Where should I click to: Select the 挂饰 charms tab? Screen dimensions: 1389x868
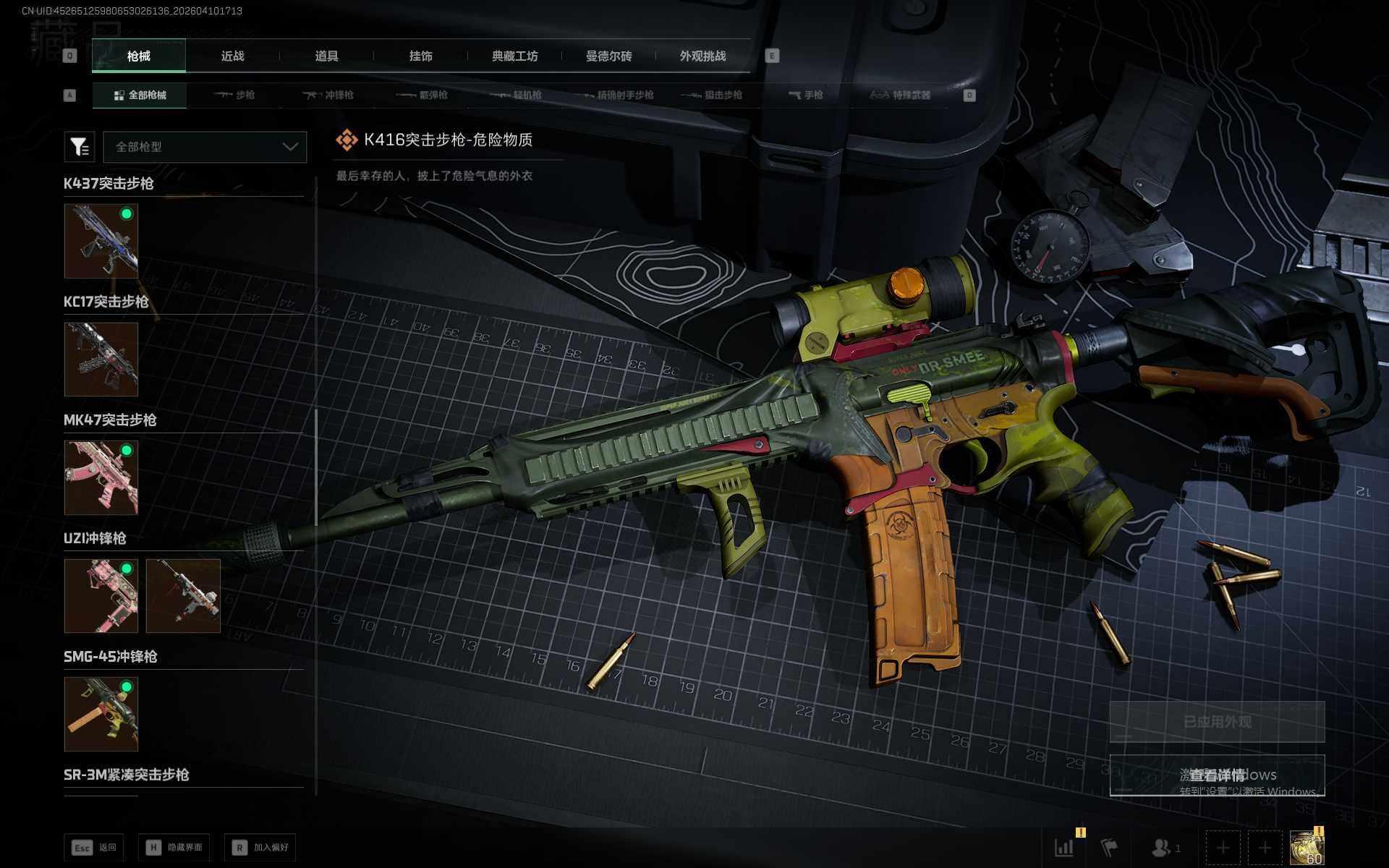tap(420, 56)
